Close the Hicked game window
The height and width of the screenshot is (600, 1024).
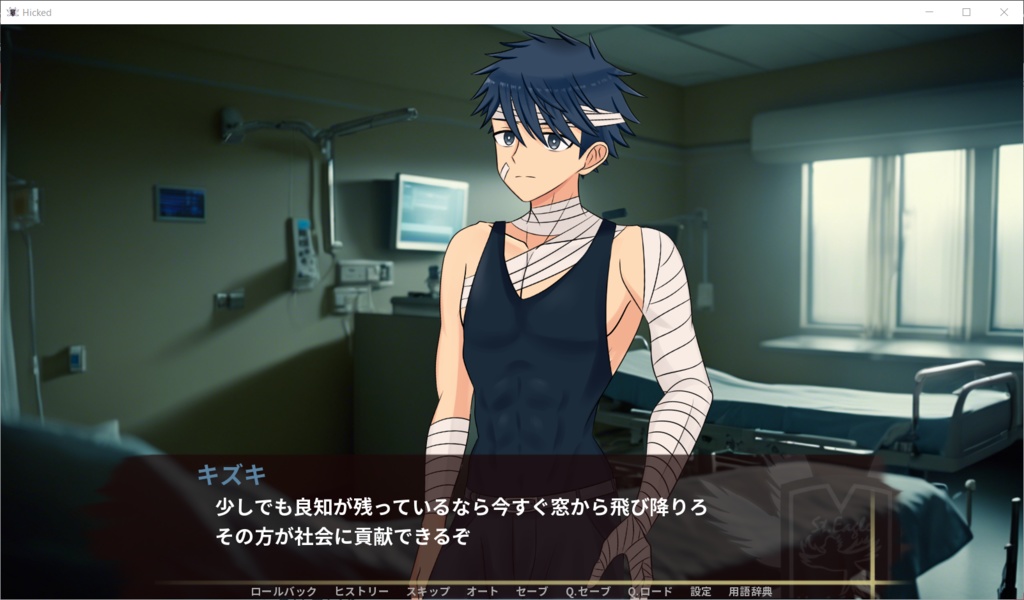point(1004,12)
